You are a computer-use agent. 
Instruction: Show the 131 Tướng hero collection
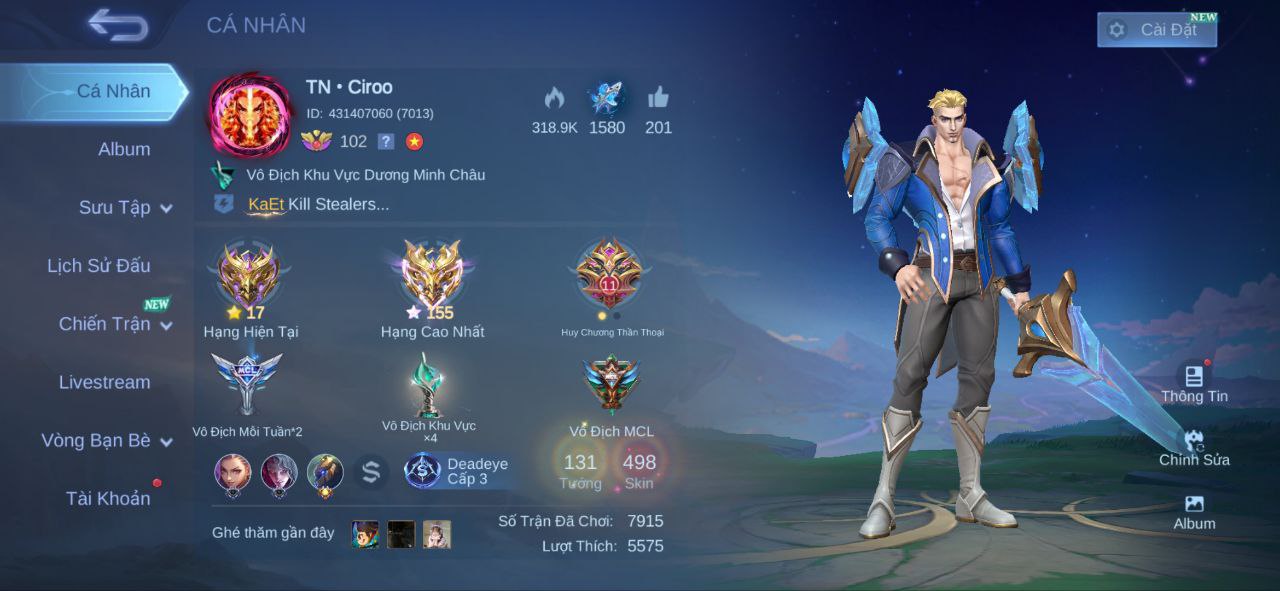coord(580,470)
